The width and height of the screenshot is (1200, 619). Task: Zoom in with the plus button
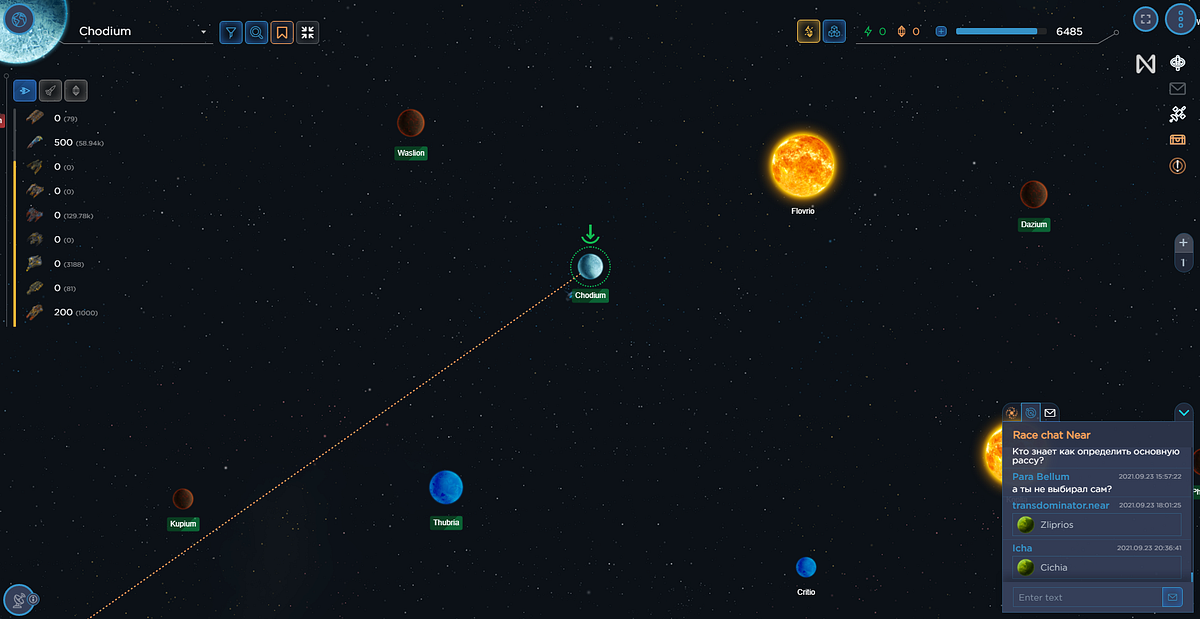[1184, 242]
